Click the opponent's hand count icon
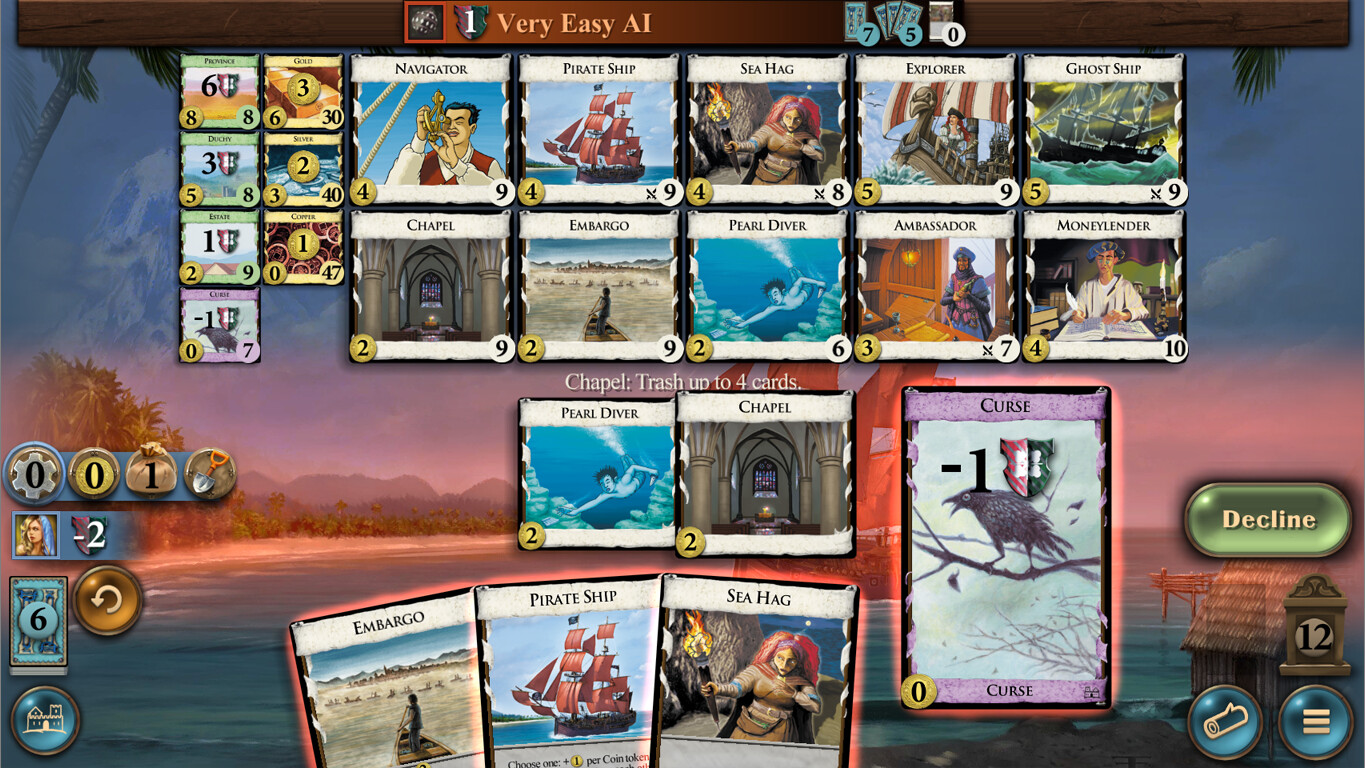1365x768 pixels. click(897, 22)
